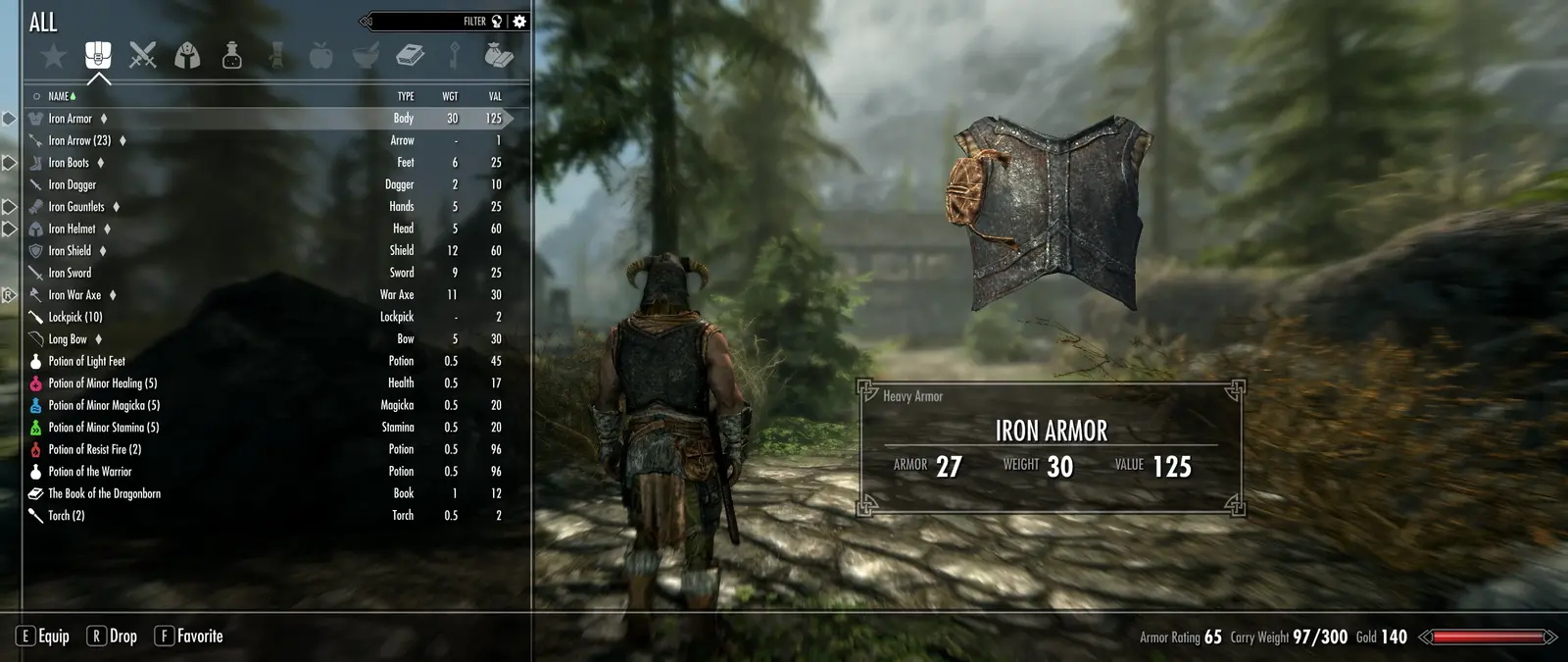Open the armor category helmet tab
Image resolution: width=1568 pixels, height=662 pixels.
(x=187, y=55)
